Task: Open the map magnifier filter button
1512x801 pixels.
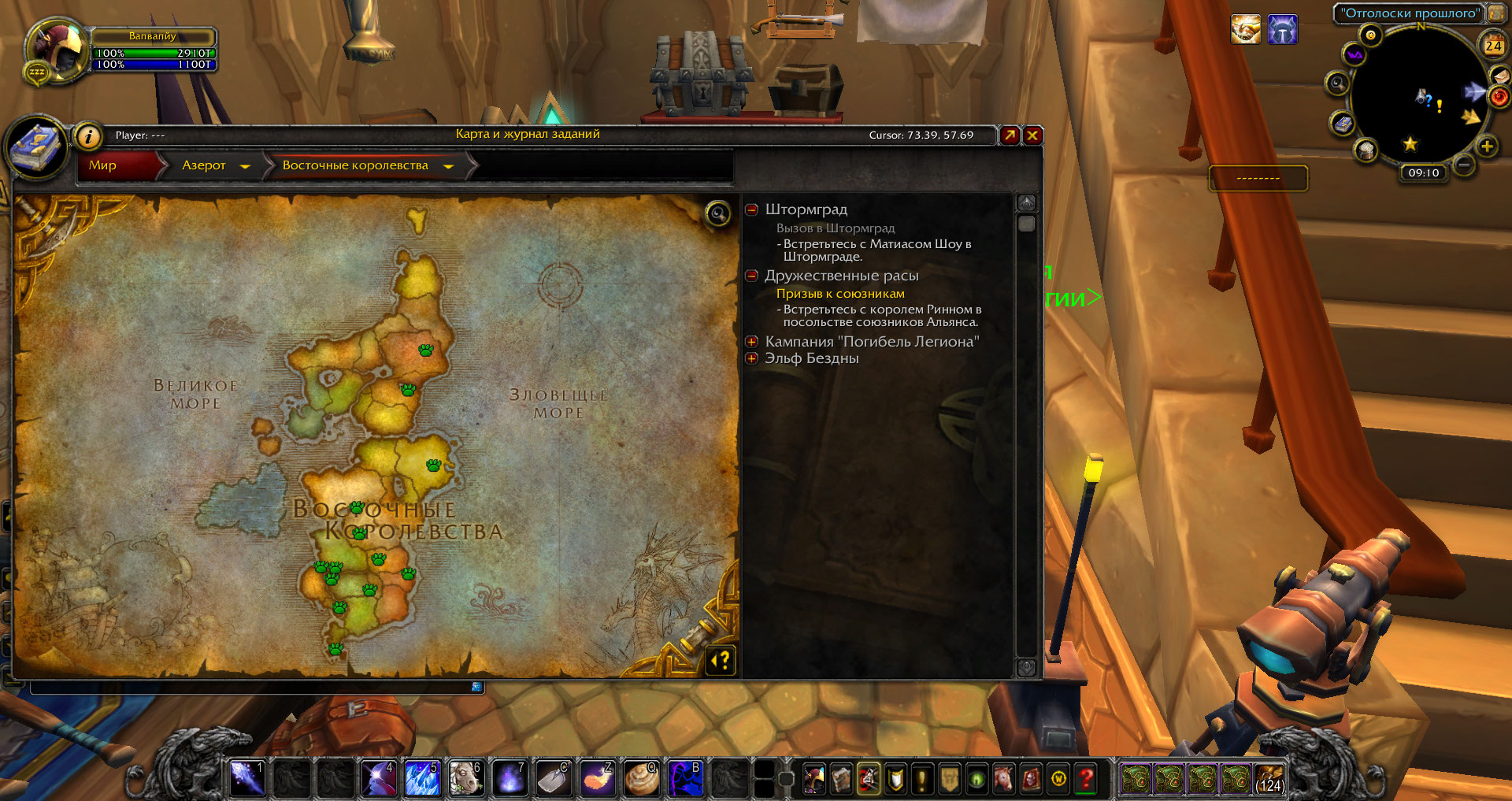Action: tap(717, 213)
